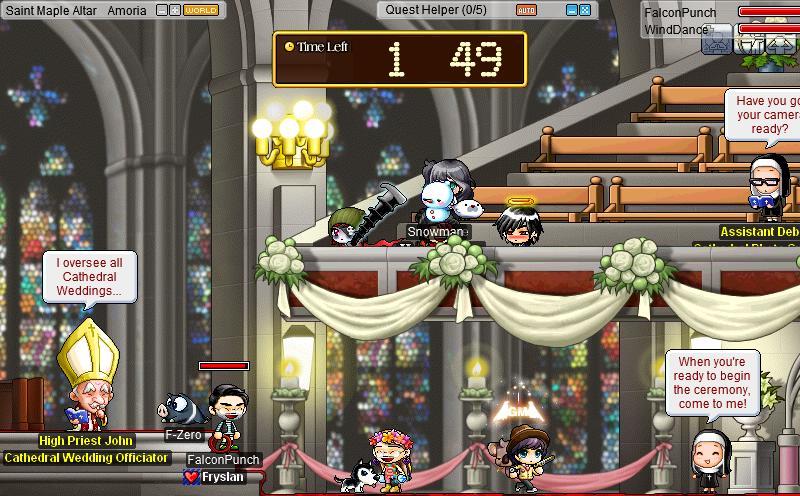Open the WORLD map button
Viewport: 800px width, 496px height.
(x=202, y=10)
